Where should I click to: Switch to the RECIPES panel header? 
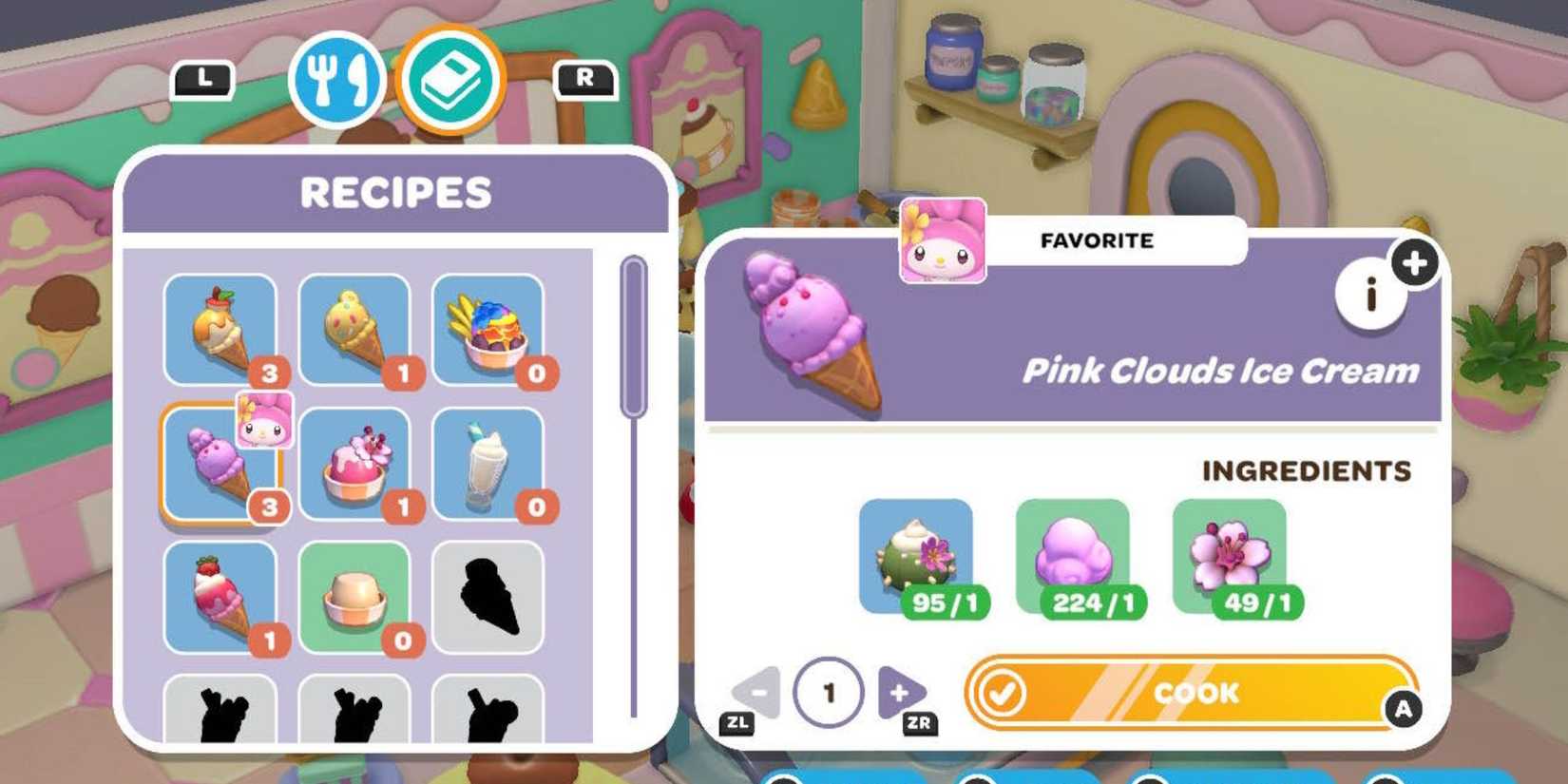pos(395,193)
